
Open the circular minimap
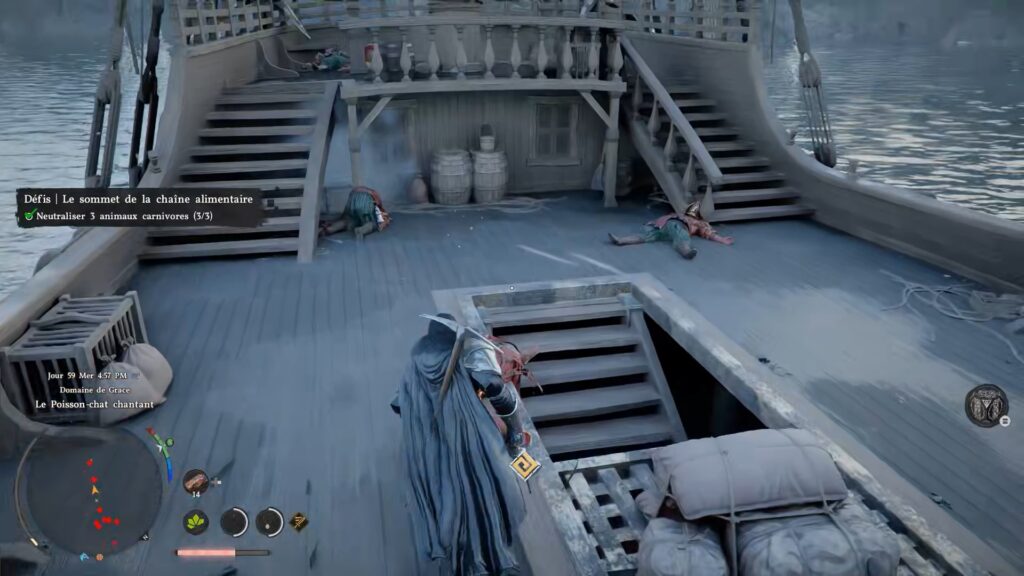tap(92, 491)
